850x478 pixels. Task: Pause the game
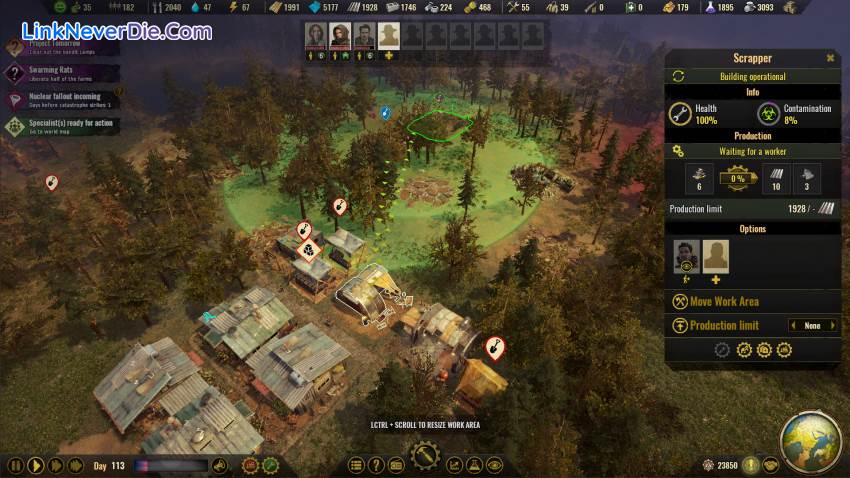point(14,465)
